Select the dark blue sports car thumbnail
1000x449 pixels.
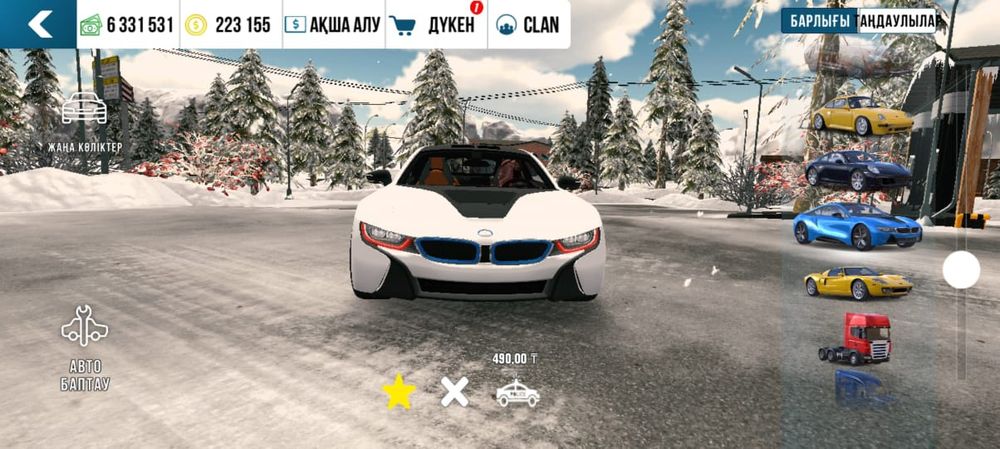tap(858, 170)
